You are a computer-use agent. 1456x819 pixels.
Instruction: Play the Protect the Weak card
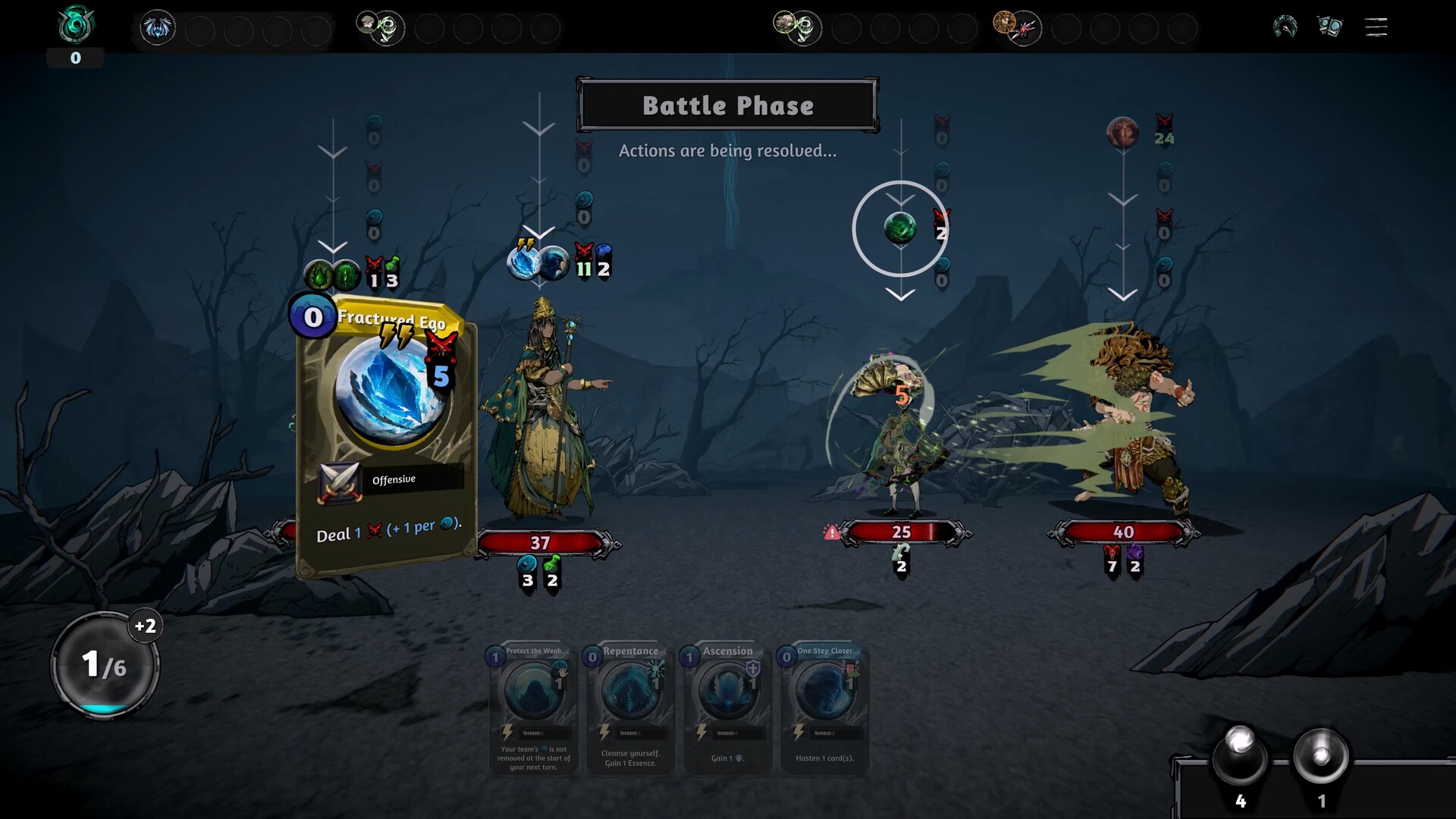point(533,709)
